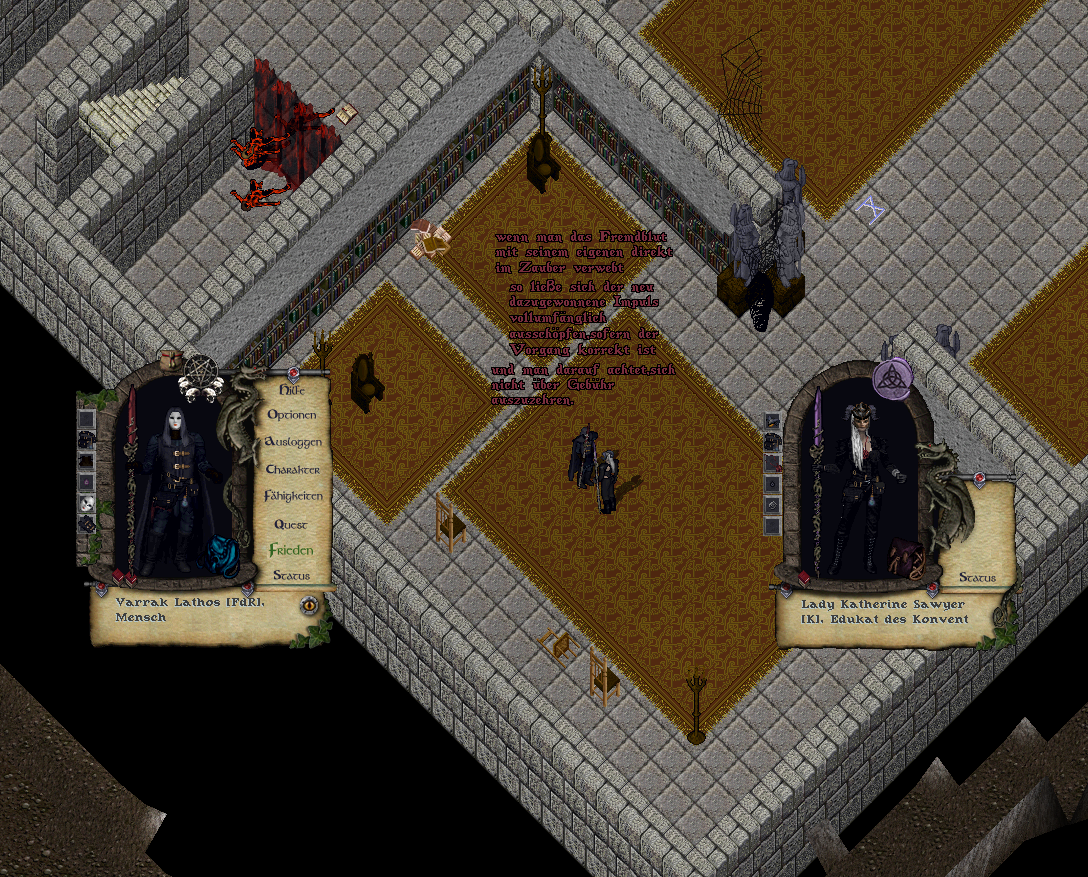Select the white mask equipment slot
This screenshot has width=1088, height=877.
point(87,504)
